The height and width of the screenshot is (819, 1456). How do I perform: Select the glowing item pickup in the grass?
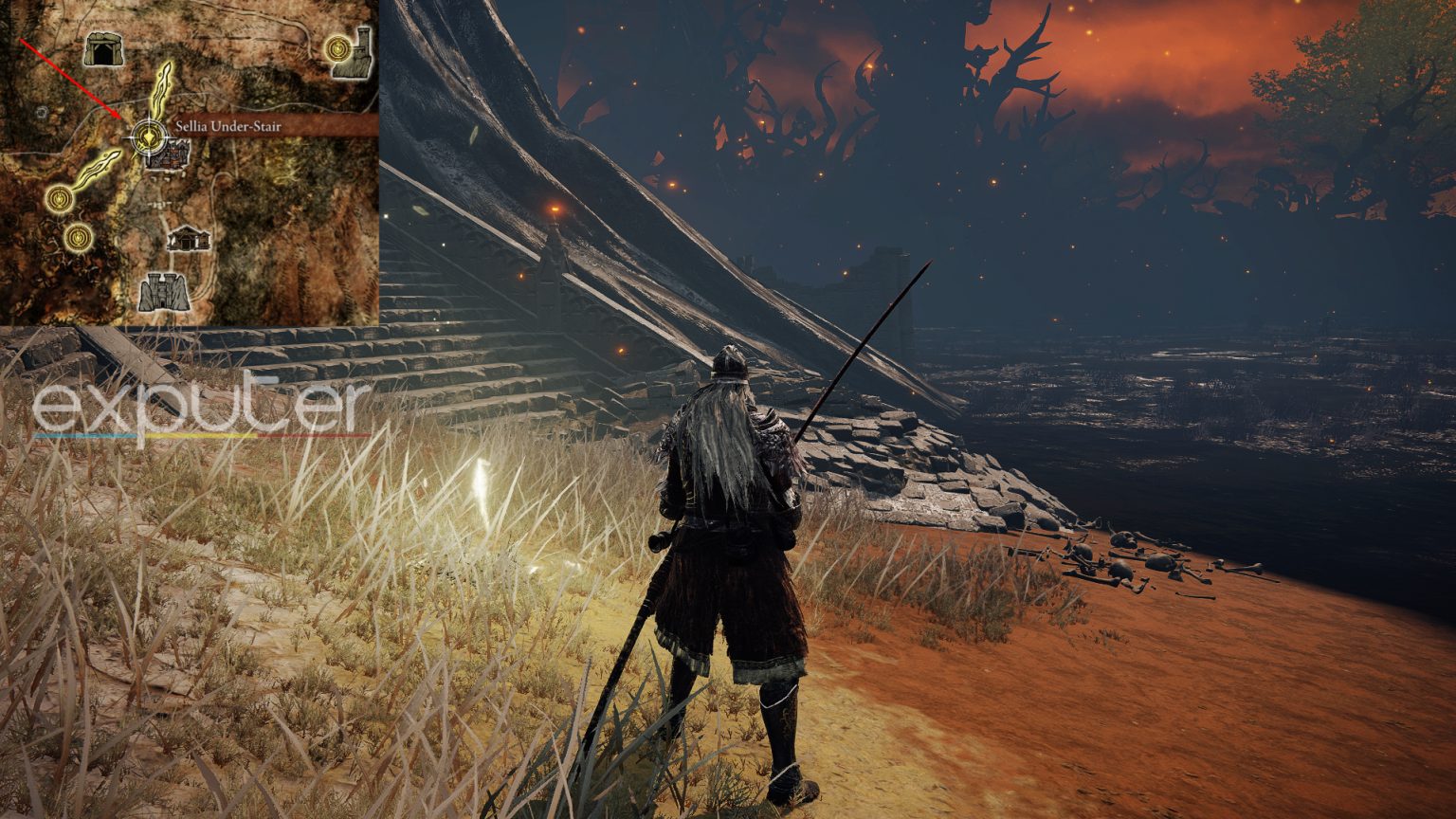pyautogui.click(x=482, y=483)
